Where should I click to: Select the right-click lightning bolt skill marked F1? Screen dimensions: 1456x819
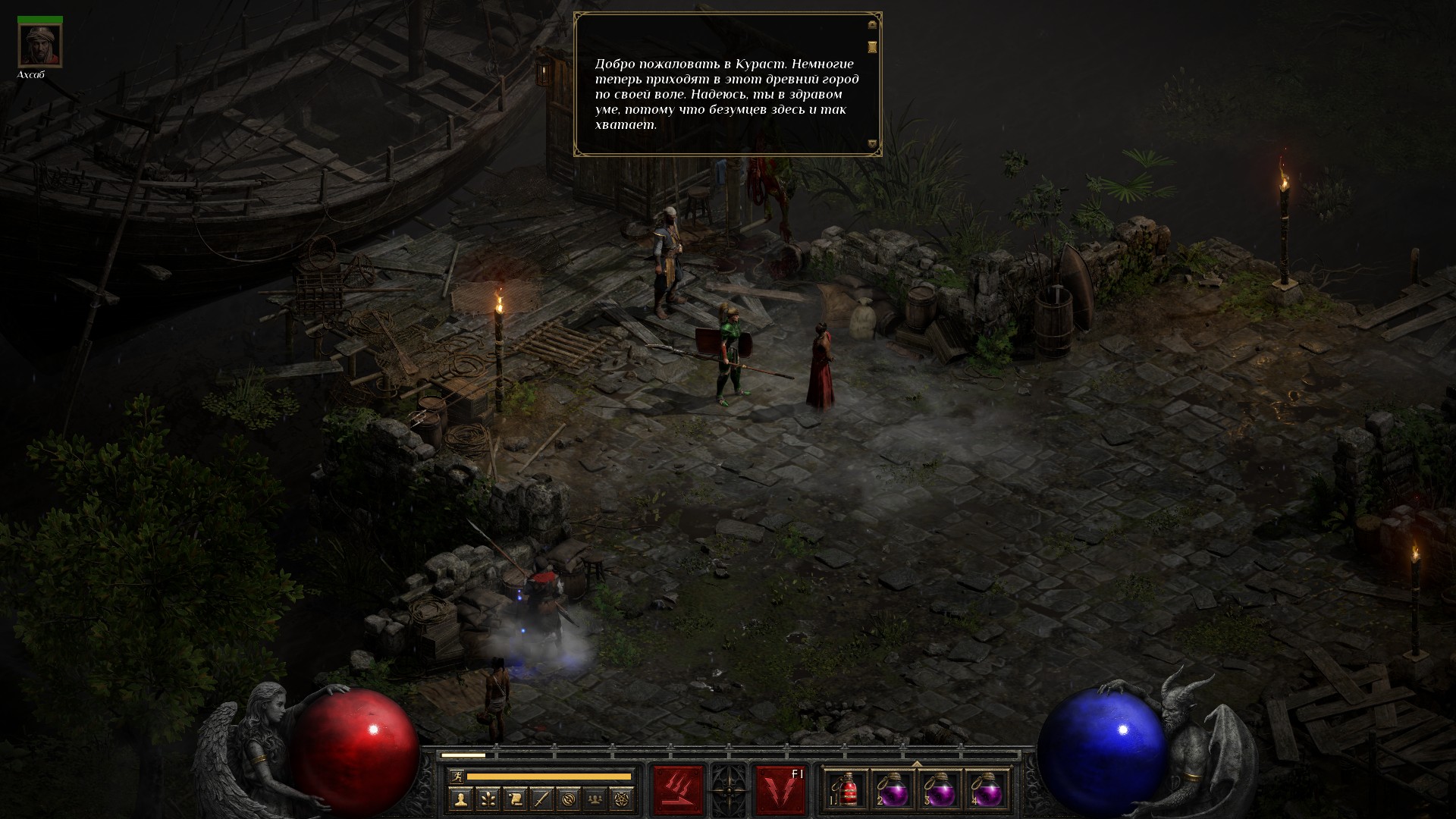coord(780,790)
